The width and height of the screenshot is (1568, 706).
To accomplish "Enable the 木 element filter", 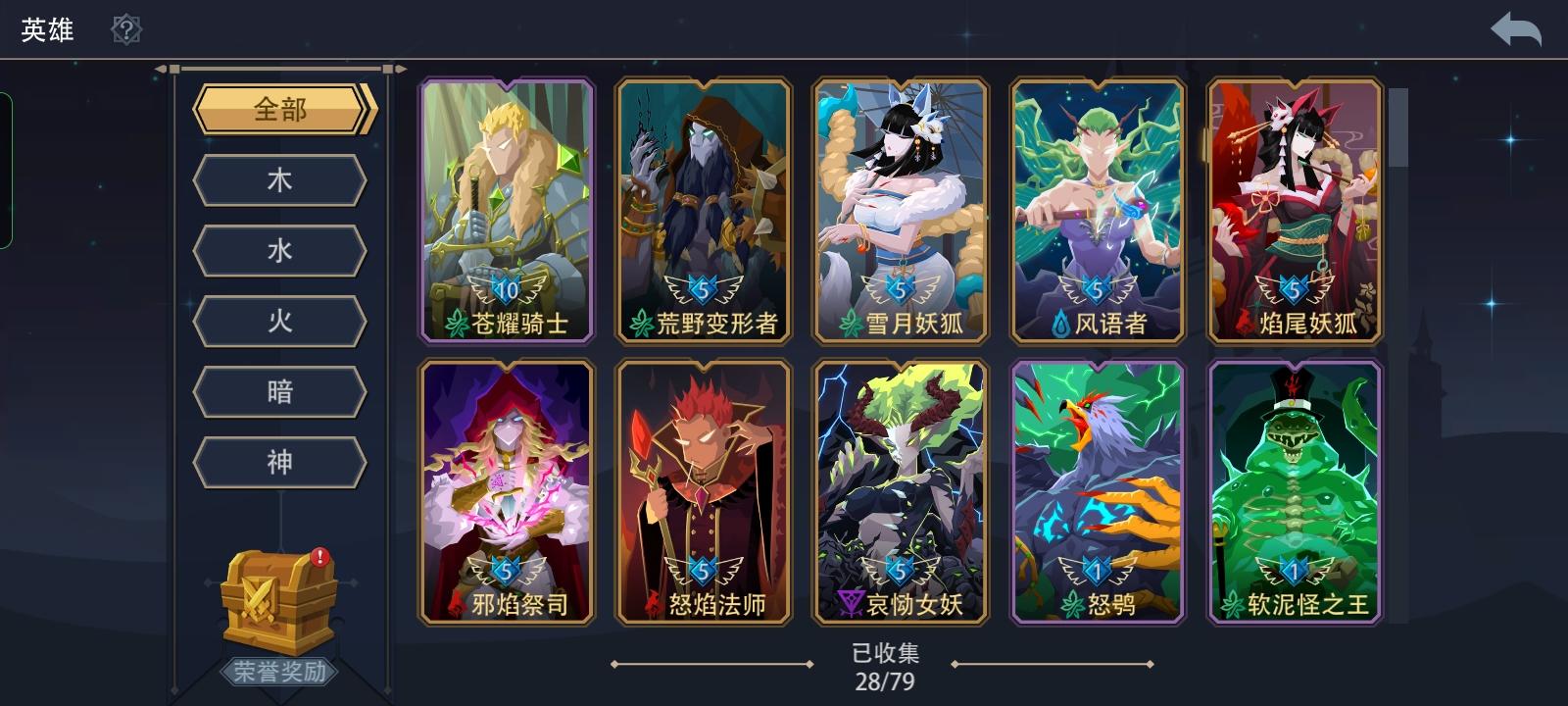I will (x=279, y=180).
